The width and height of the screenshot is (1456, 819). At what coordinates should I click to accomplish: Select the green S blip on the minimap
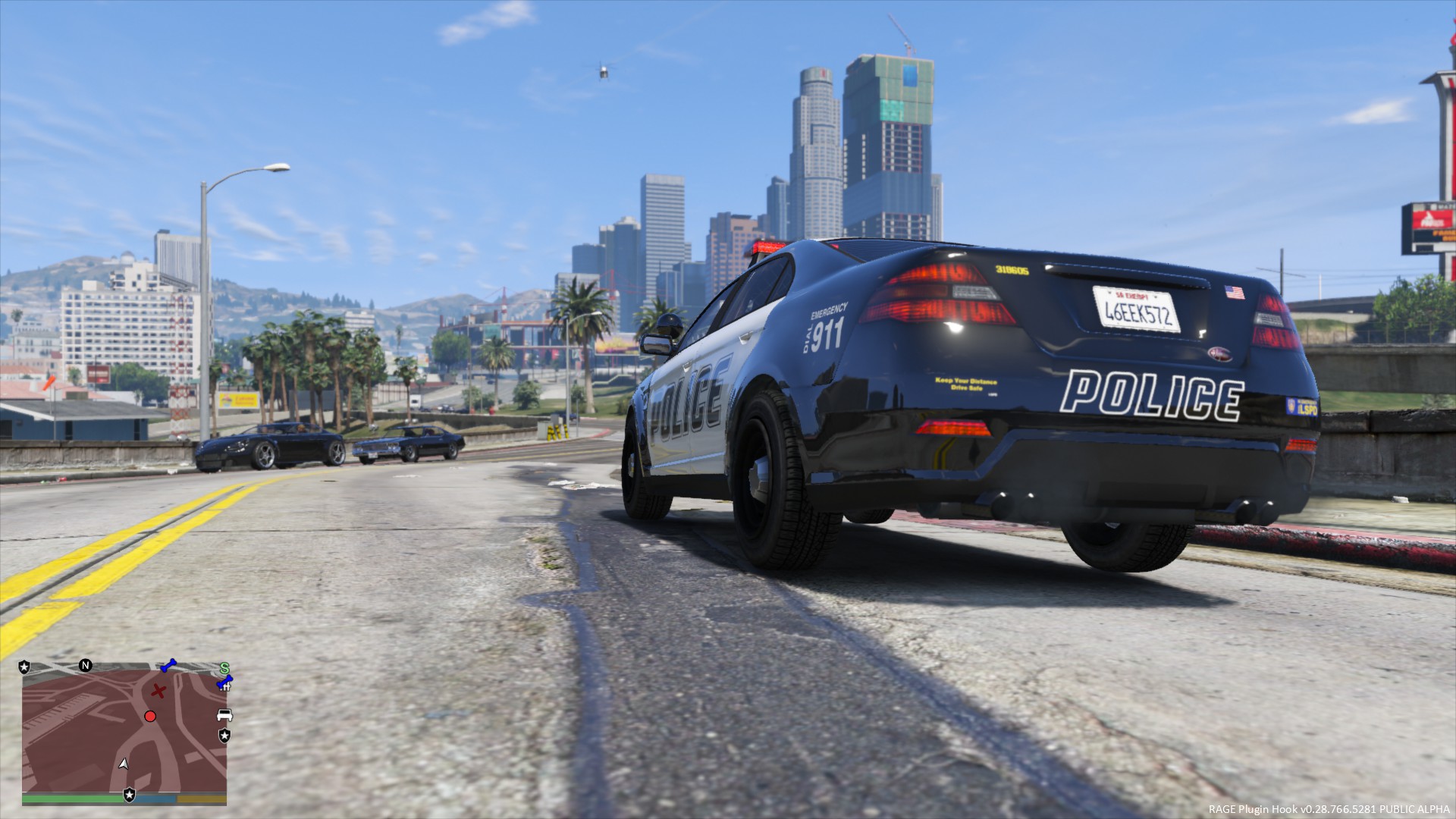[224, 668]
